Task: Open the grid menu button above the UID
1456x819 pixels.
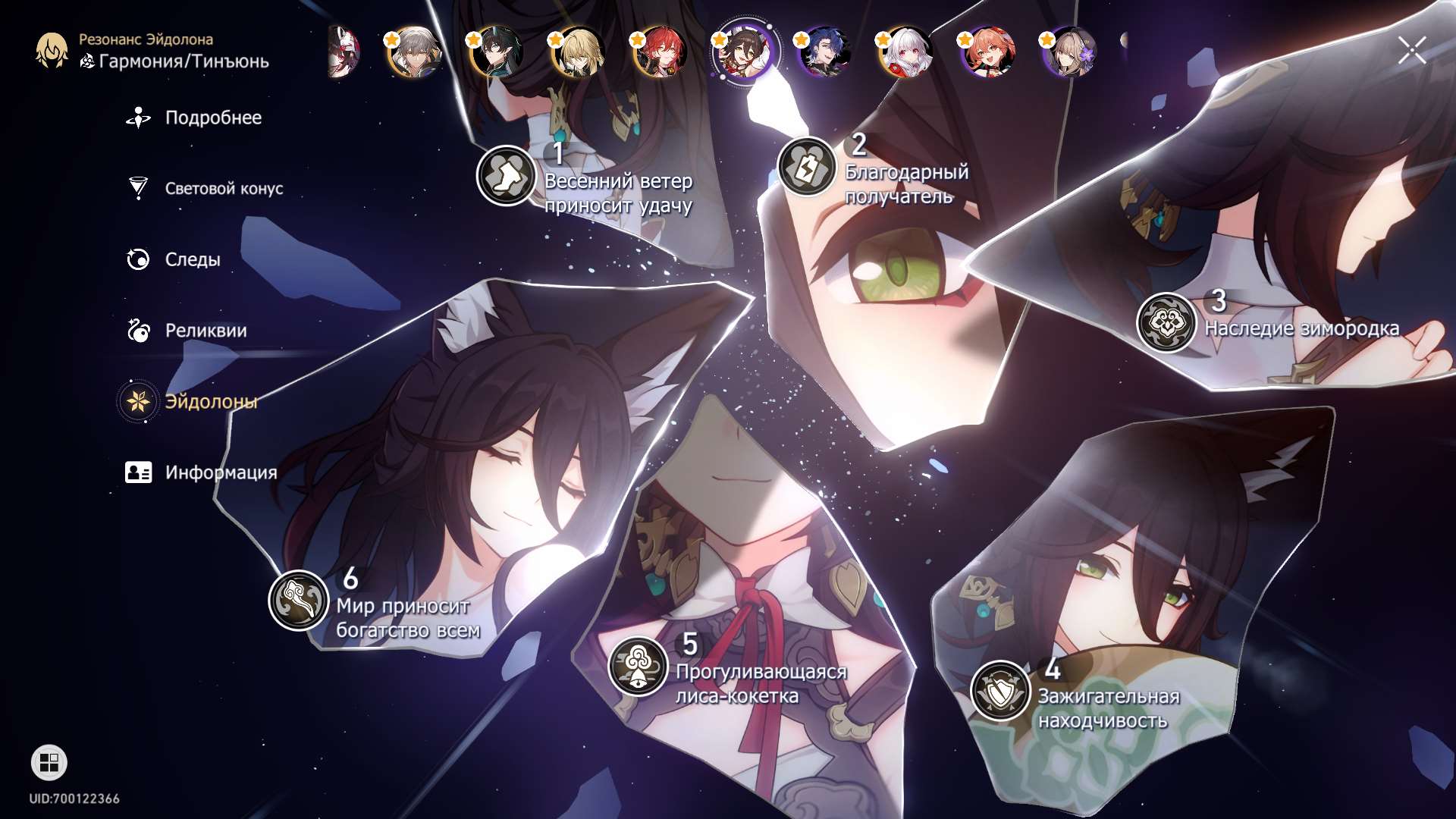Action: click(49, 763)
